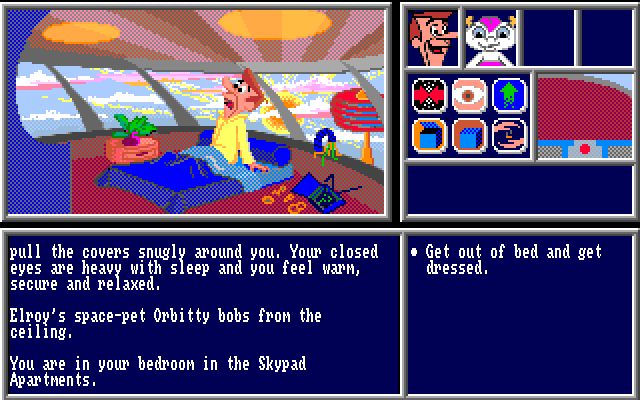
Task: Choose the eye look icon
Action: pyautogui.click(x=468, y=95)
